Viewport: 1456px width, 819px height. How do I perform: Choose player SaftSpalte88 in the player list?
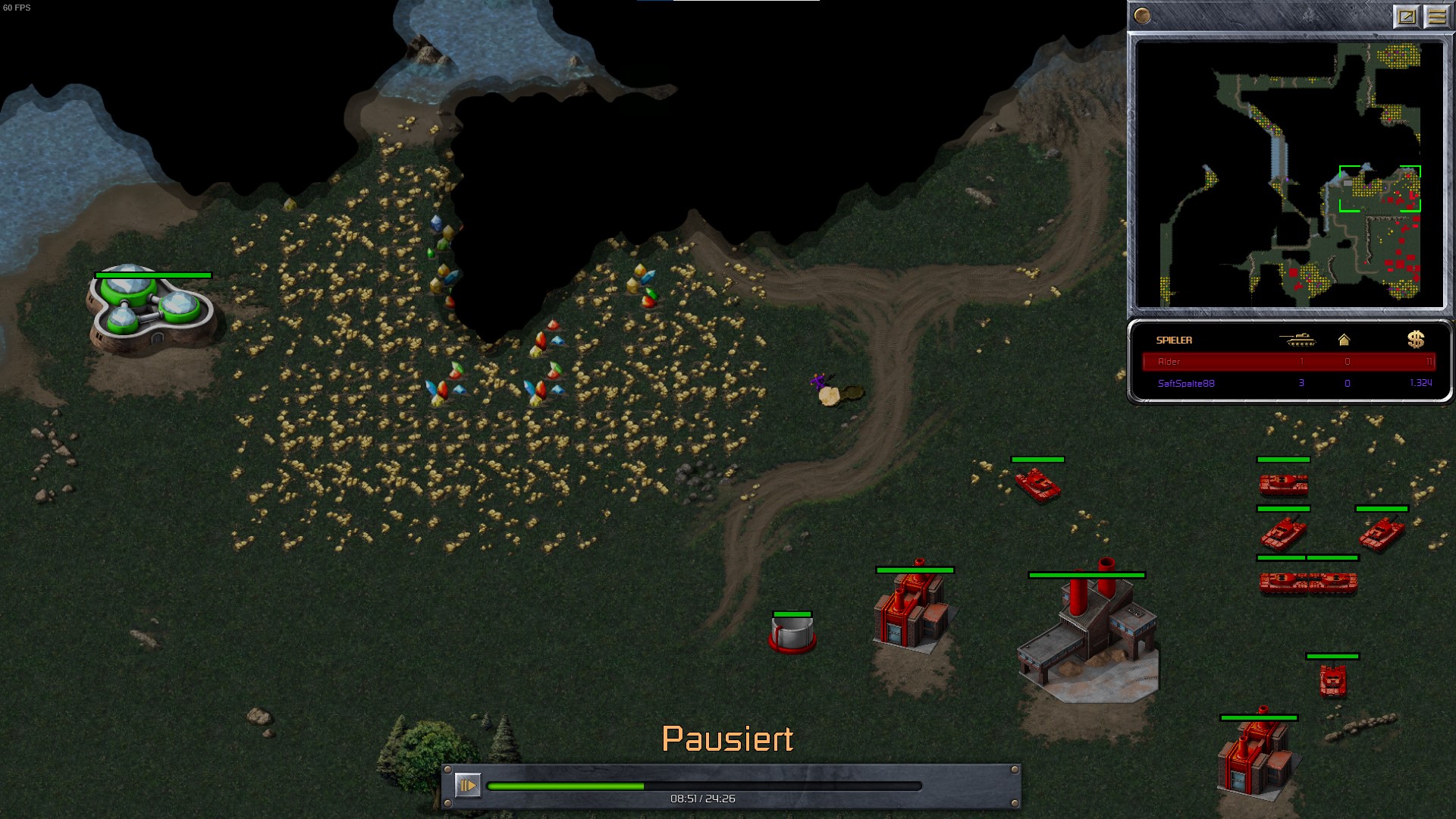tap(1288, 384)
